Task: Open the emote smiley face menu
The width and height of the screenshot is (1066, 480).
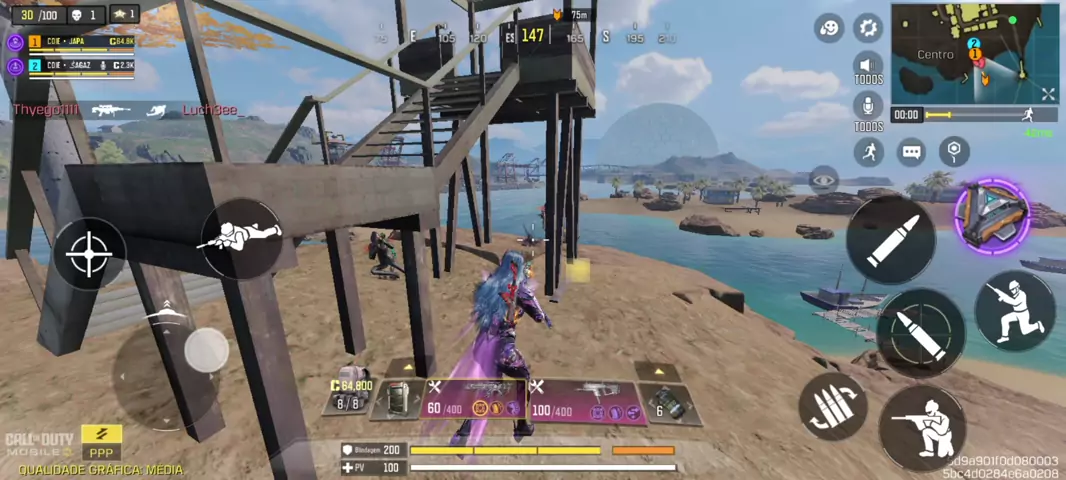Action: [x=829, y=28]
